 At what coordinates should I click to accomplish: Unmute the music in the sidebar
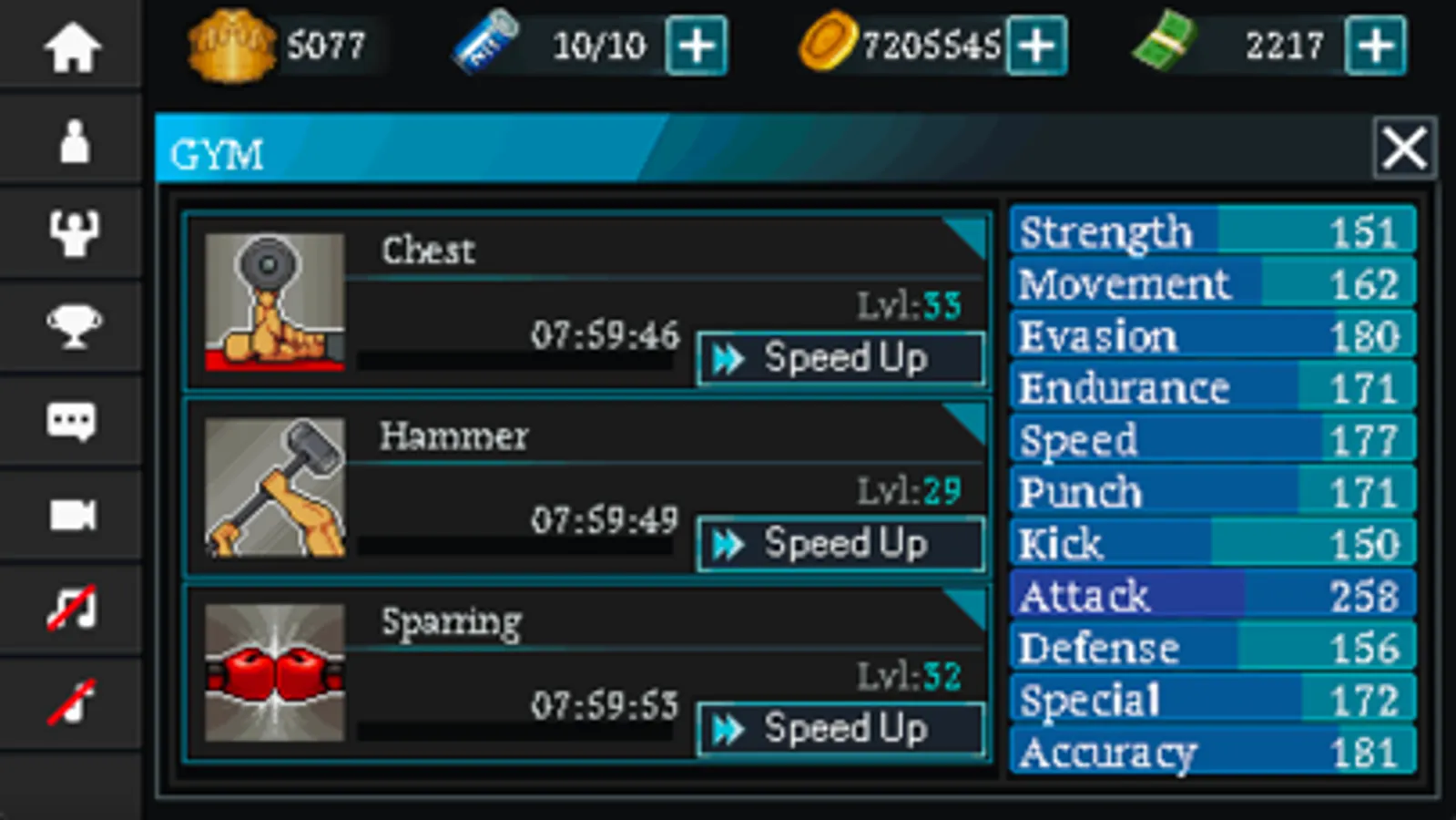pyautogui.click(x=72, y=608)
